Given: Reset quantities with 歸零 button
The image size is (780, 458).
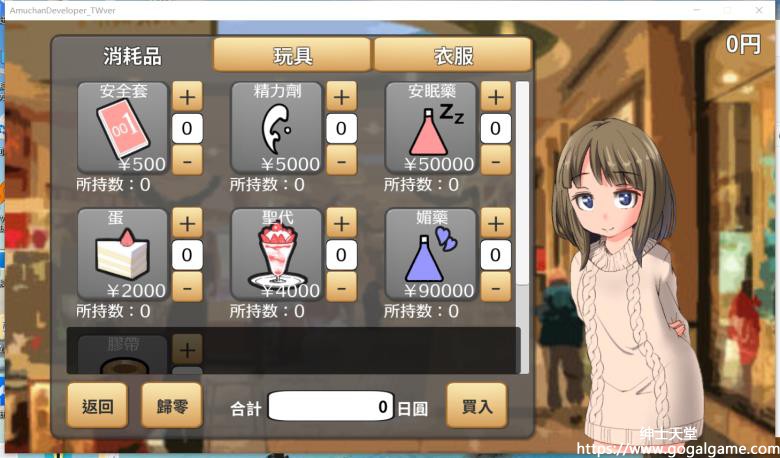Looking at the screenshot, I should tap(172, 406).
